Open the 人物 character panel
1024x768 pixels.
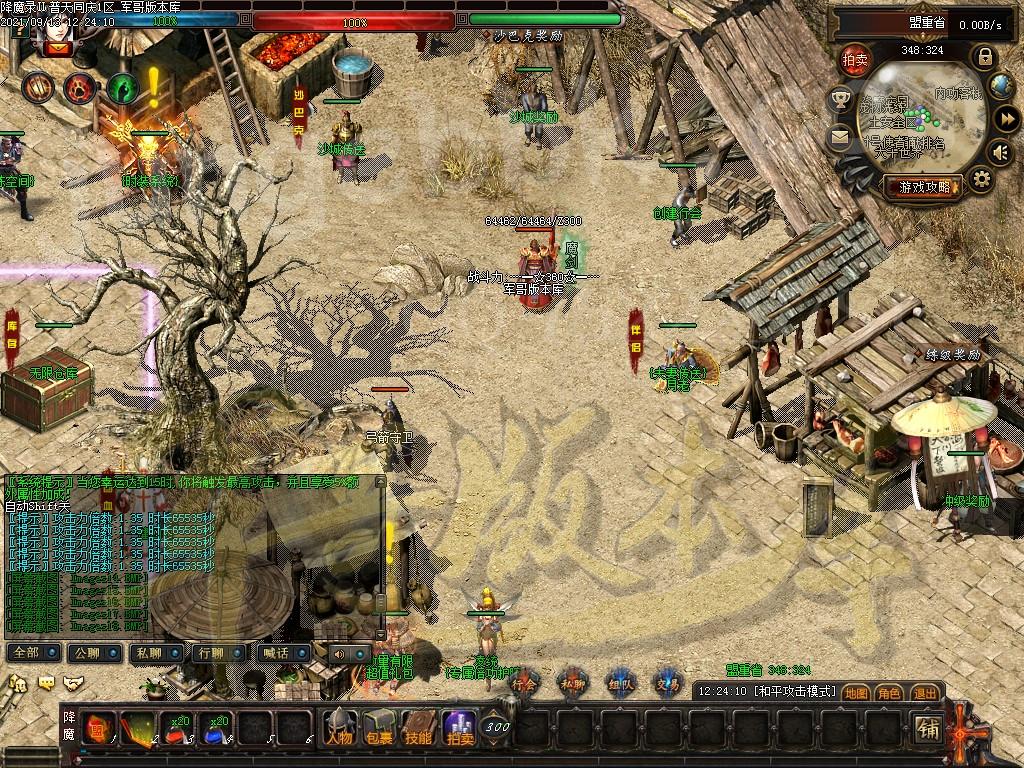click(339, 727)
